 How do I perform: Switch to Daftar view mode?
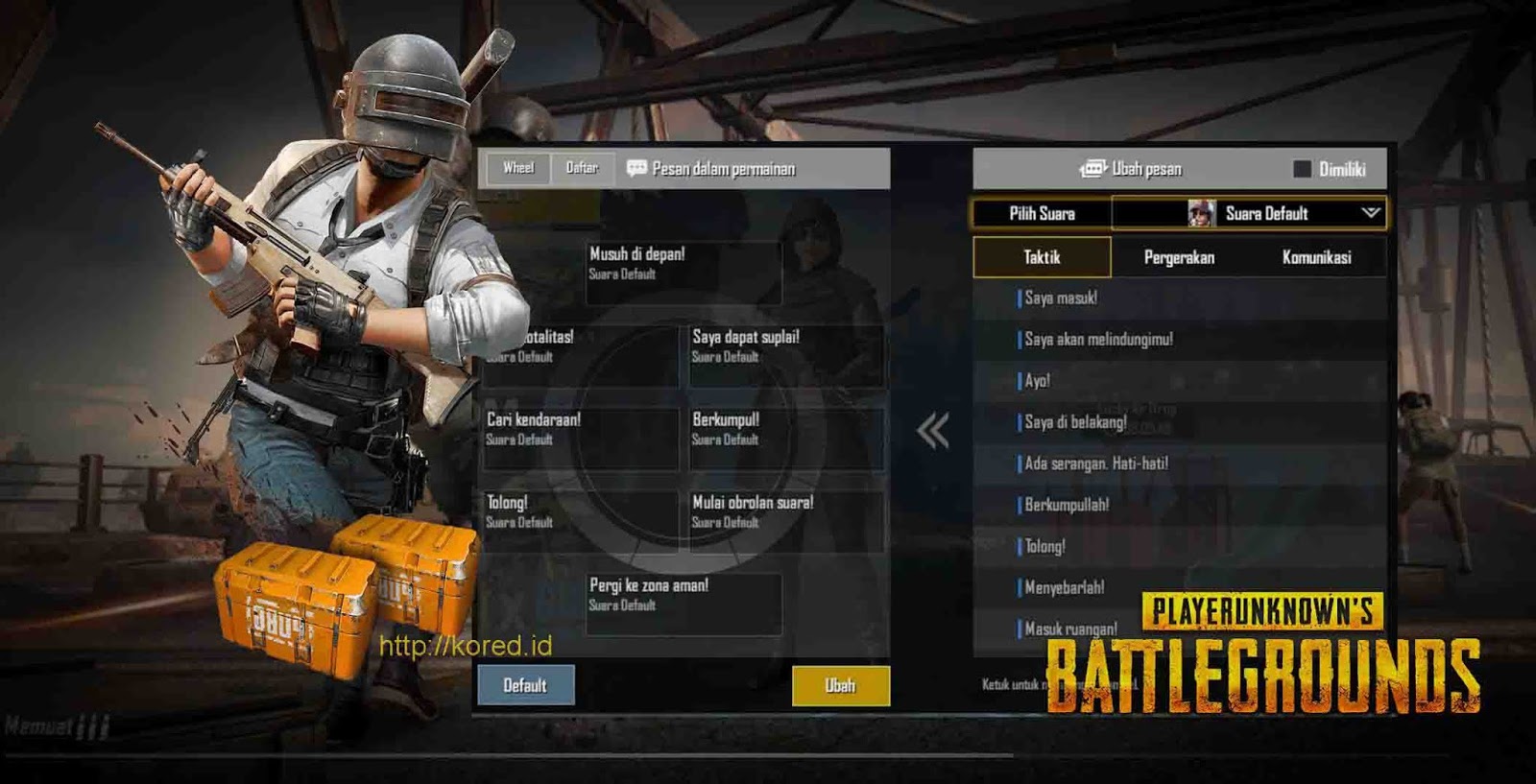click(582, 167)
